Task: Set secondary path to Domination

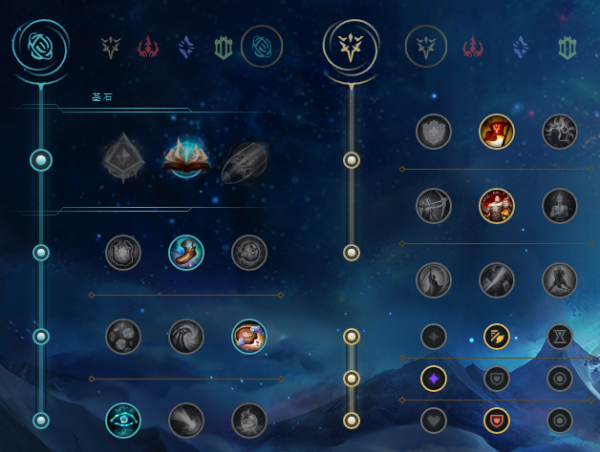Action: pyautogui.click(x=472, y=46)
